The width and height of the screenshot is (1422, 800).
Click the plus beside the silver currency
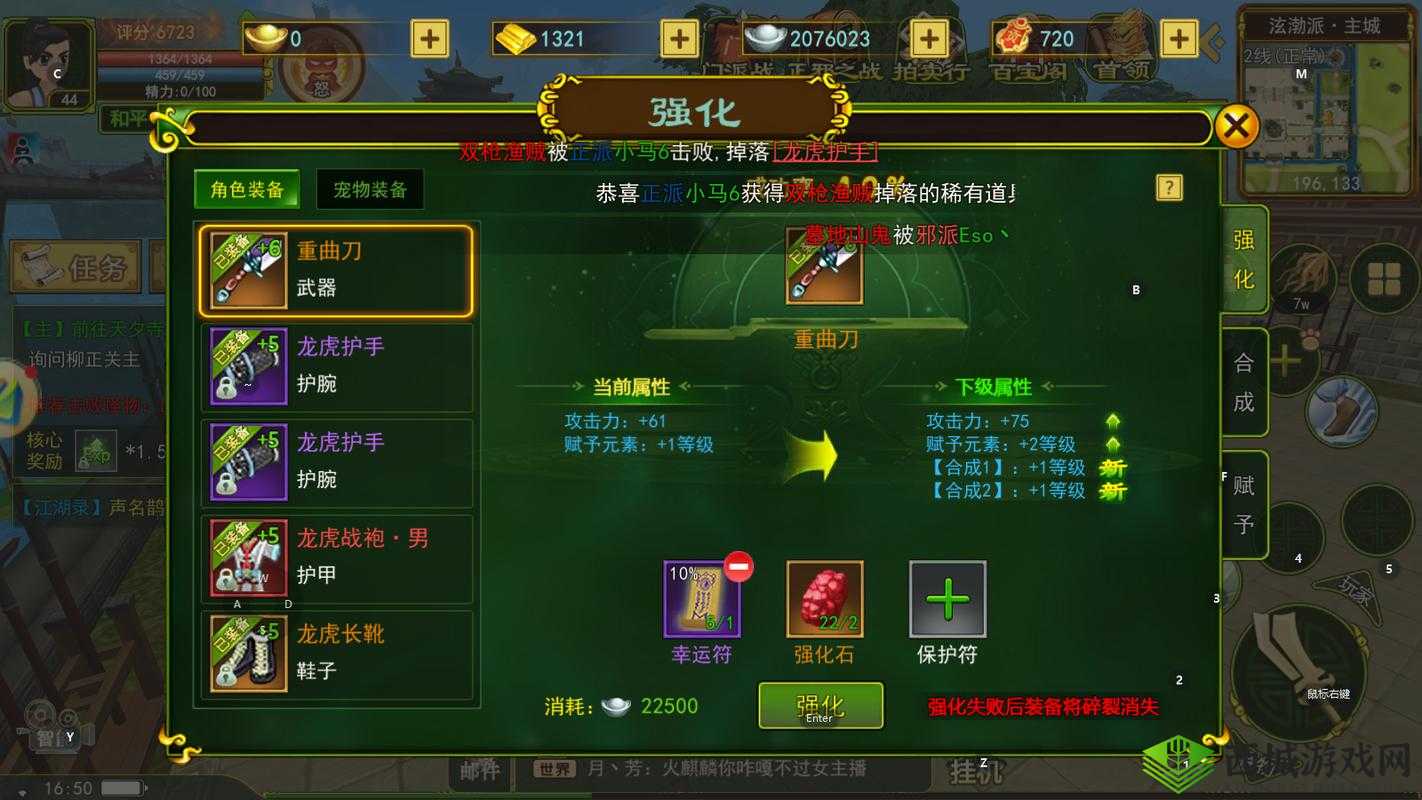(928, 38)
